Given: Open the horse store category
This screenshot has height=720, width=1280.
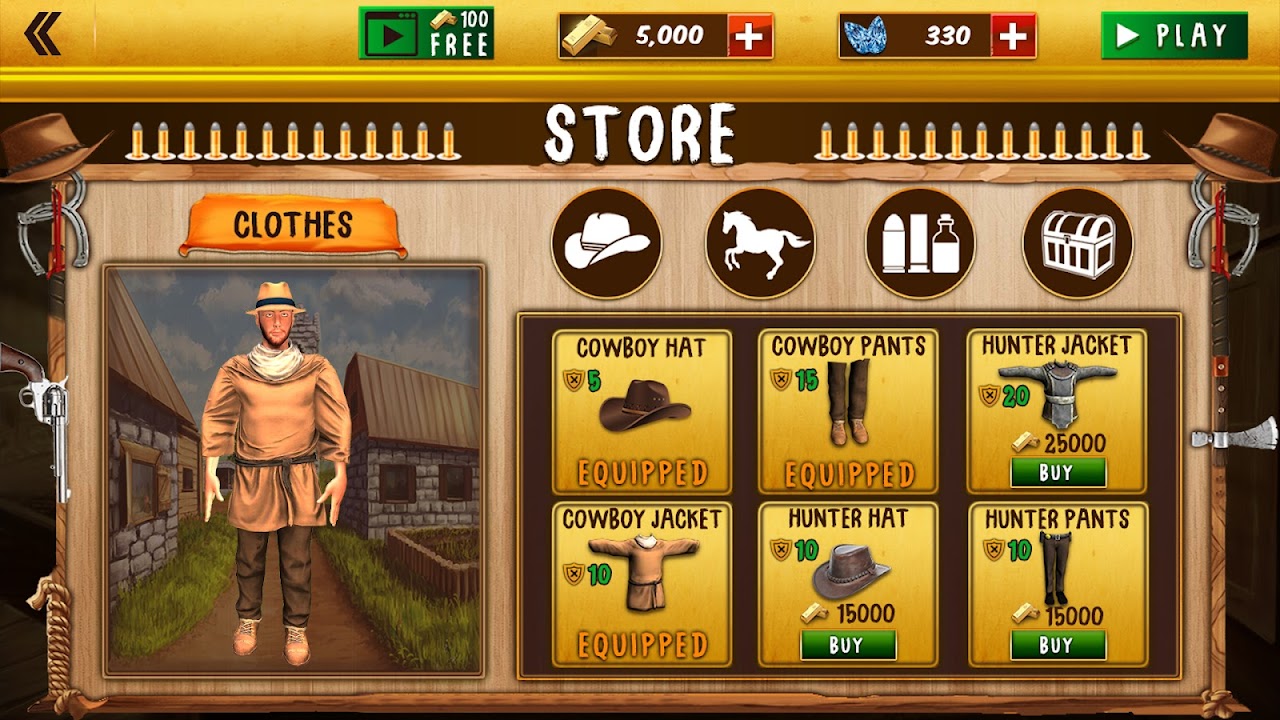Looking at the screenshot, I should pos(760,243).
